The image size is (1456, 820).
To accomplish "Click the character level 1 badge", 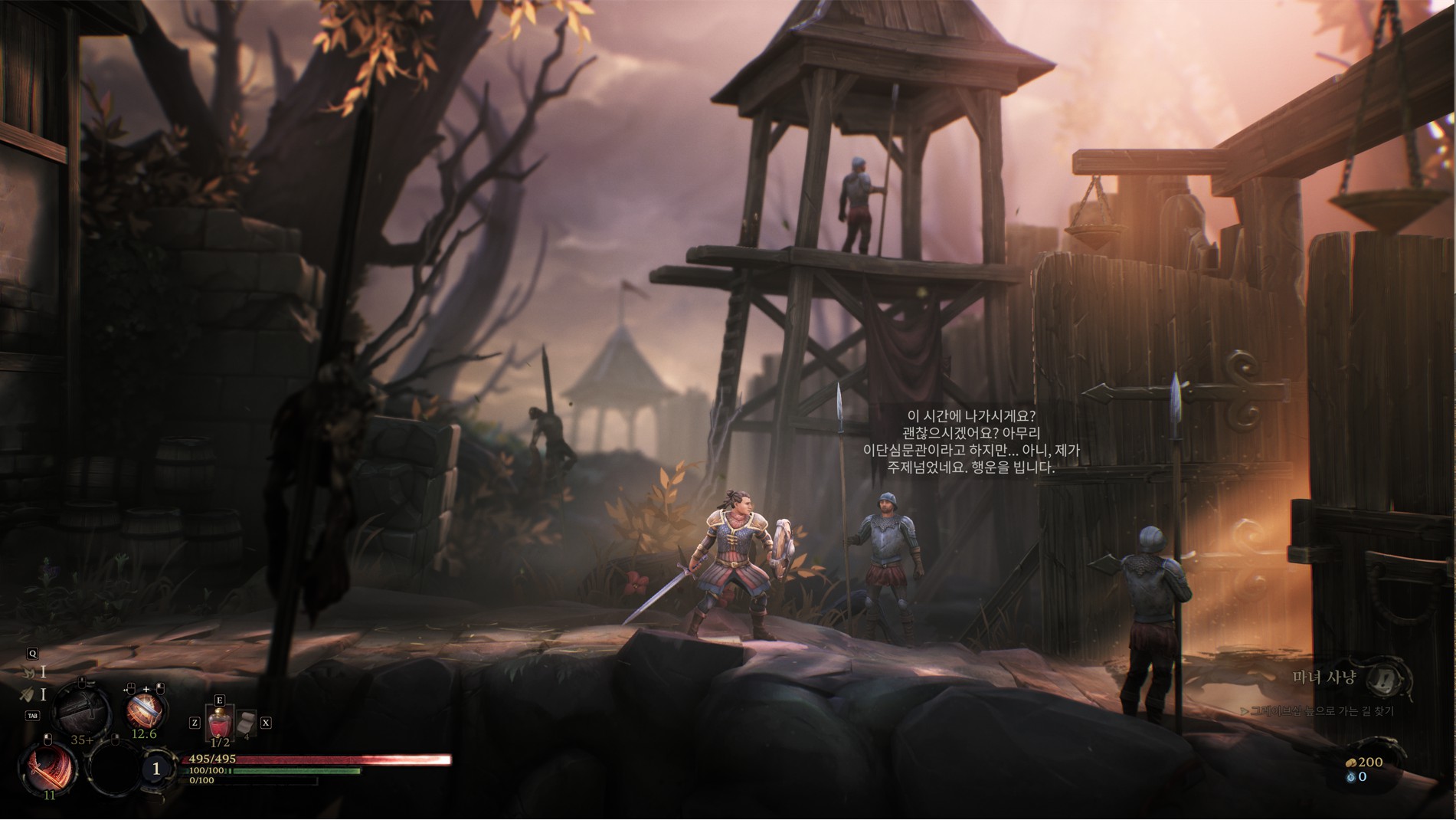I will (157, 768).
